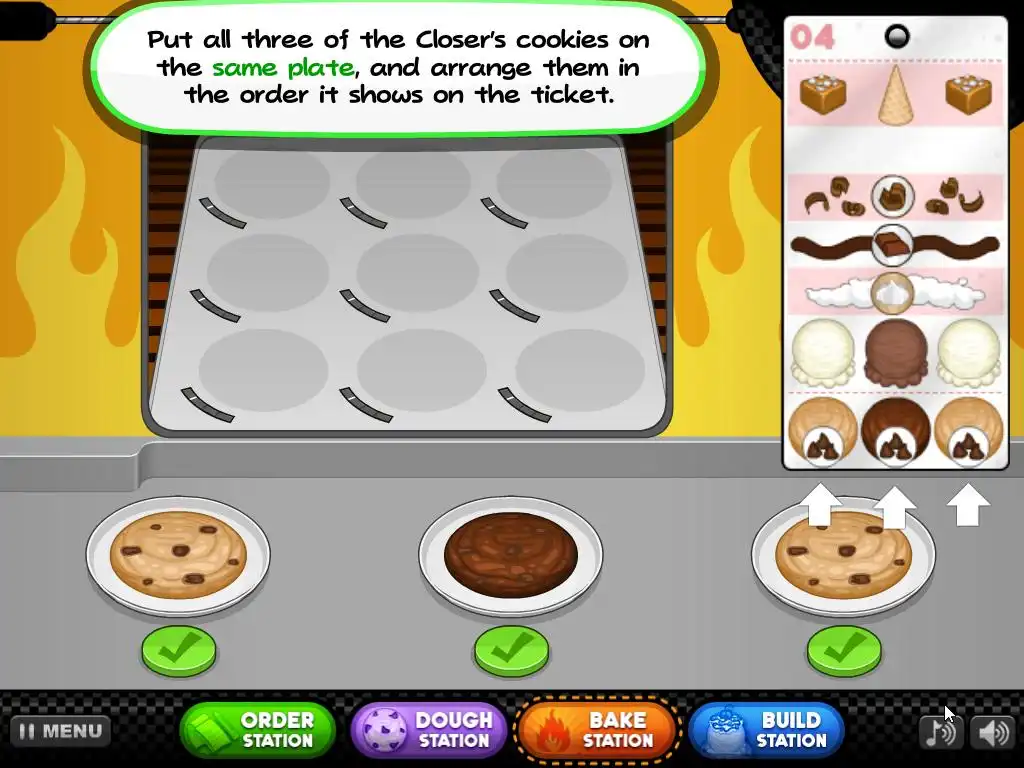Toggle the sound speaker button
The image size is (1024, 768).
point(993,732)
